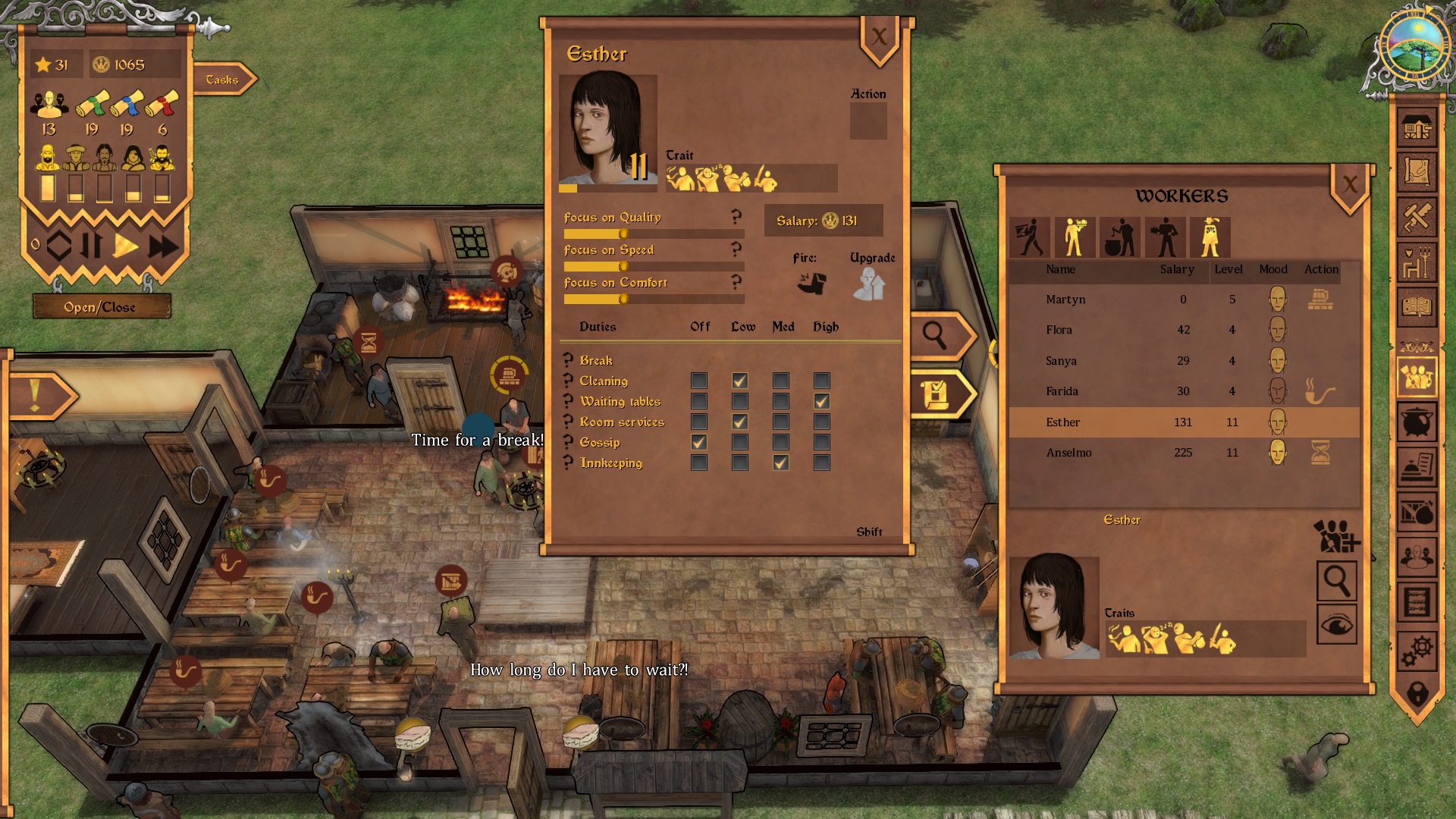Image resolution: width=1456 pixels, height=819 pixels.
Task: Hire a new worker with plus icon
Action: (x=1337, y=535)
